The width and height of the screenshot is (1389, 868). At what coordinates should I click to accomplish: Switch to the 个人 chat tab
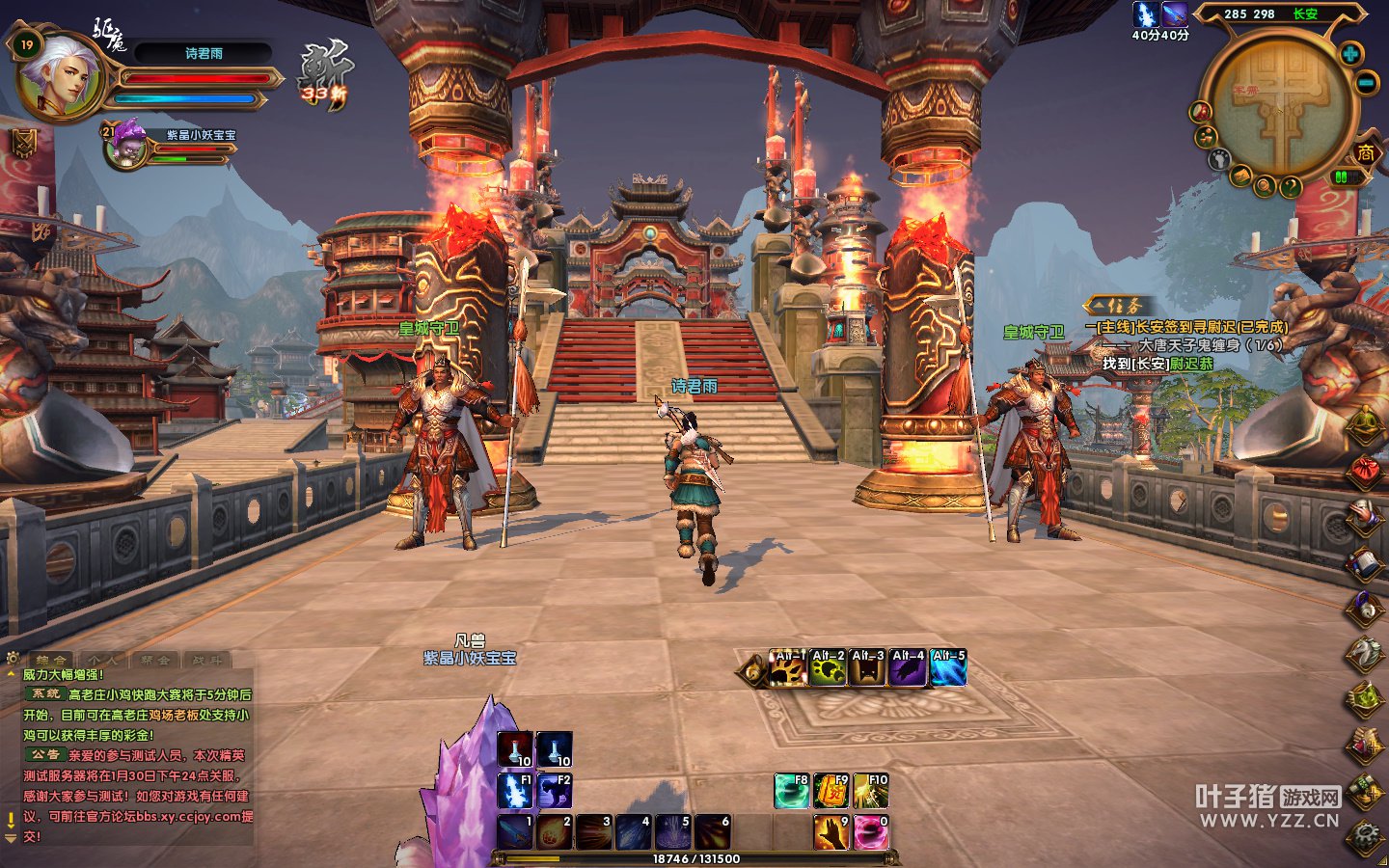click(103, 661)
